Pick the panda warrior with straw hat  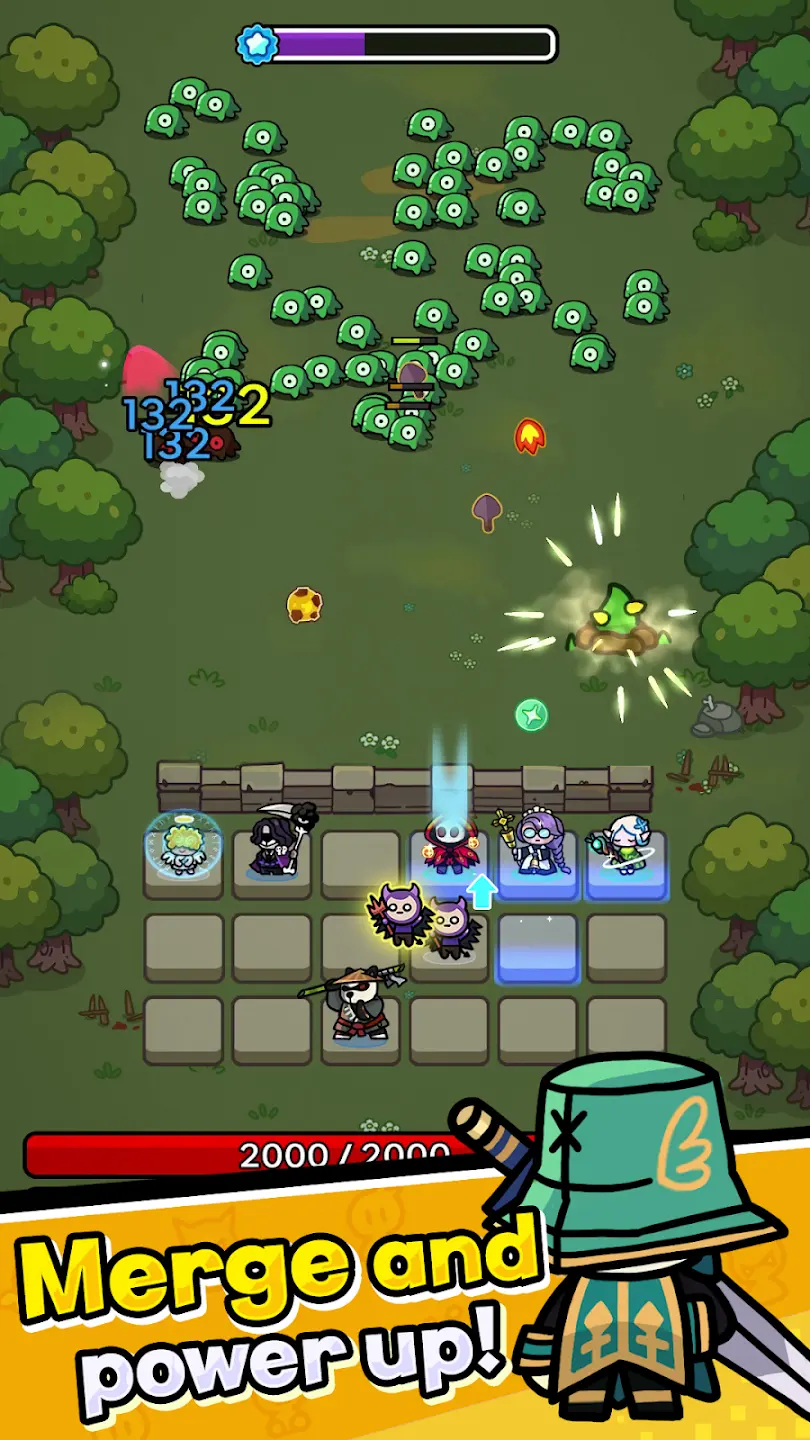(x=358, y=1003)
